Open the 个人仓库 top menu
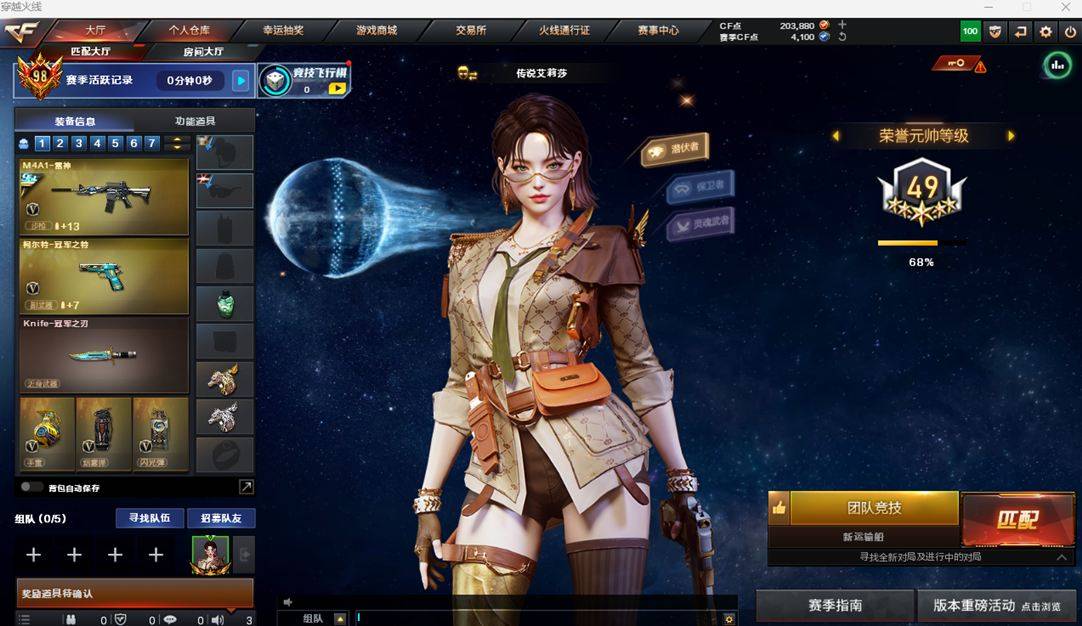This screenshot has height=626, width=1082. tap(189, 30)
